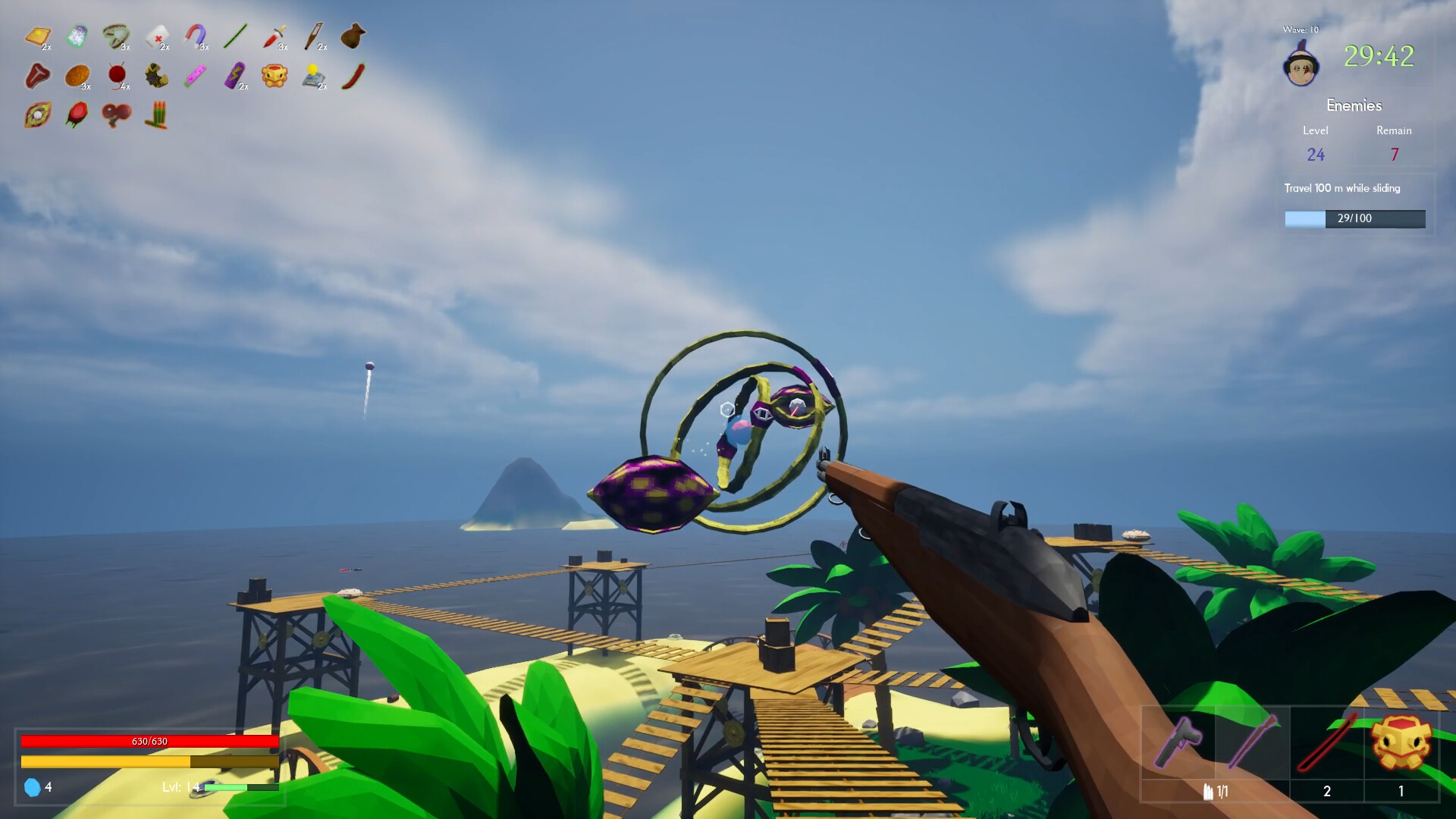Click the player avatar portrait near the timer
Screen dimensions: 1456x819
(x=1300, y=68)
